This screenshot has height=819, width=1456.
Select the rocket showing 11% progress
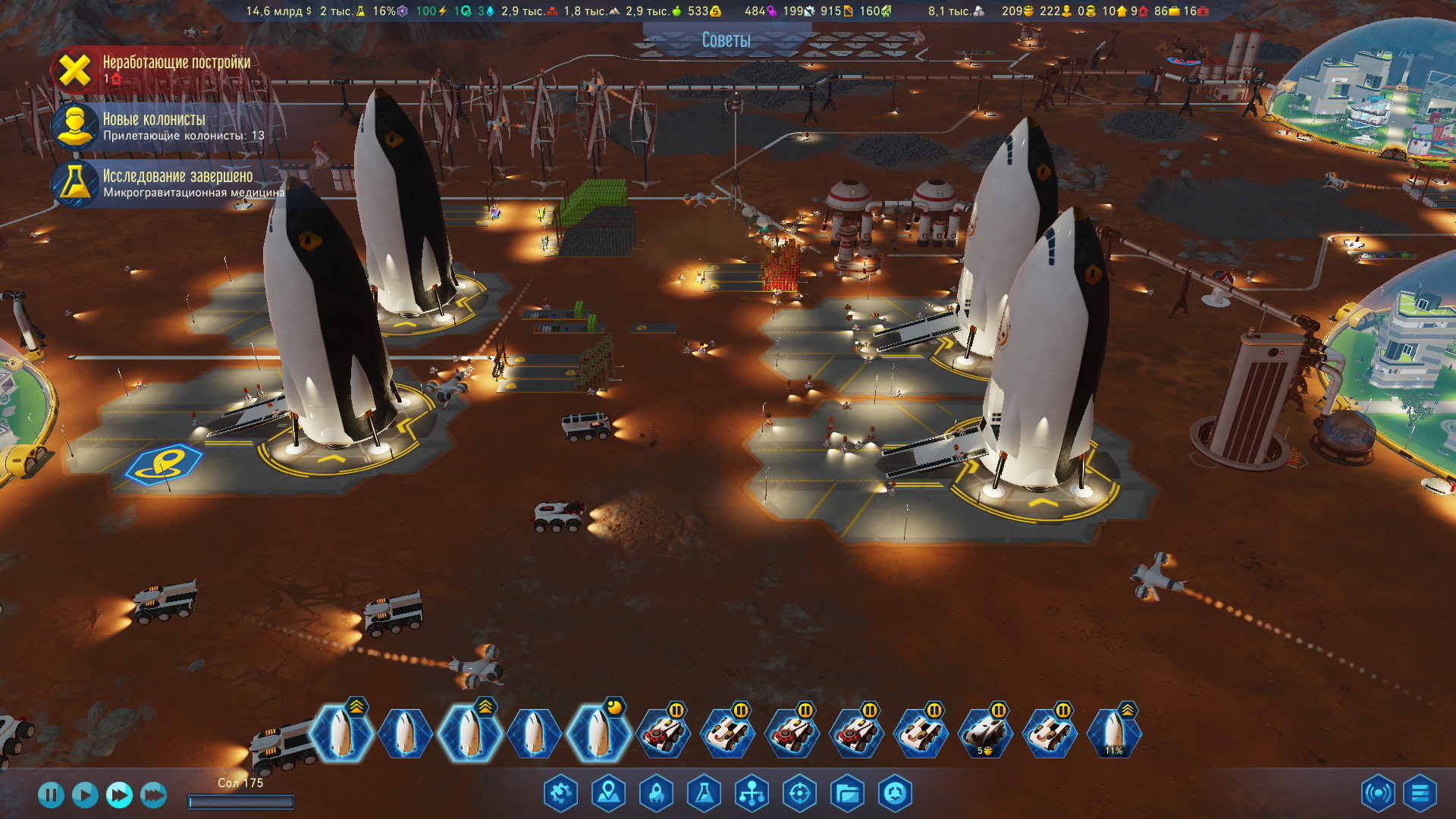pyautogui.click(x=1113, y=733)
